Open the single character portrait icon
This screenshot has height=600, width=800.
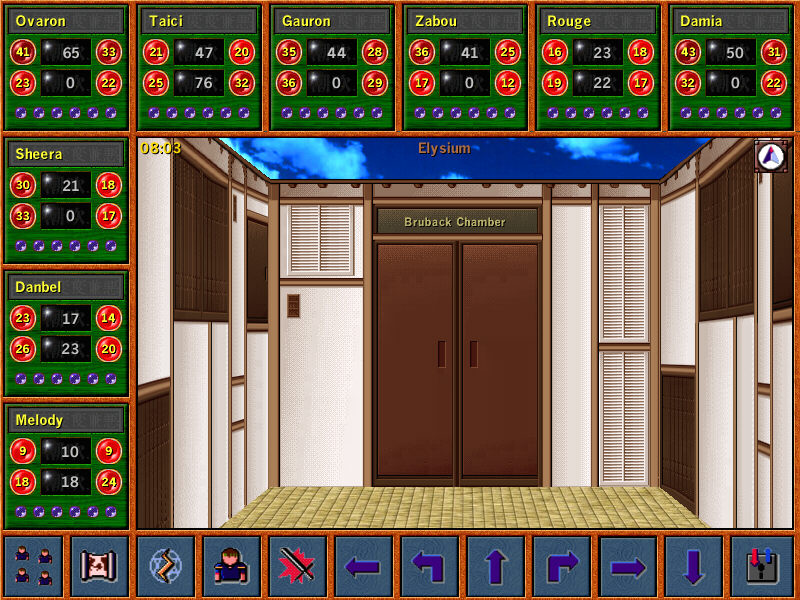pos(231,567)
